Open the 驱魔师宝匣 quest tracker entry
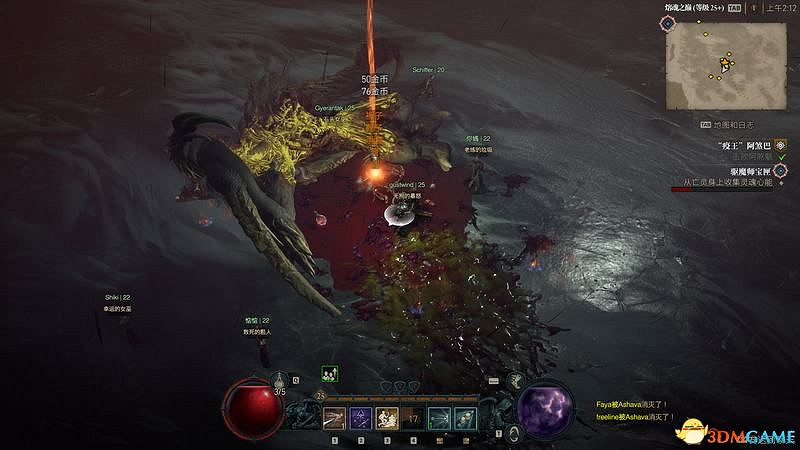The image size is (800, 450). (747, 171)
